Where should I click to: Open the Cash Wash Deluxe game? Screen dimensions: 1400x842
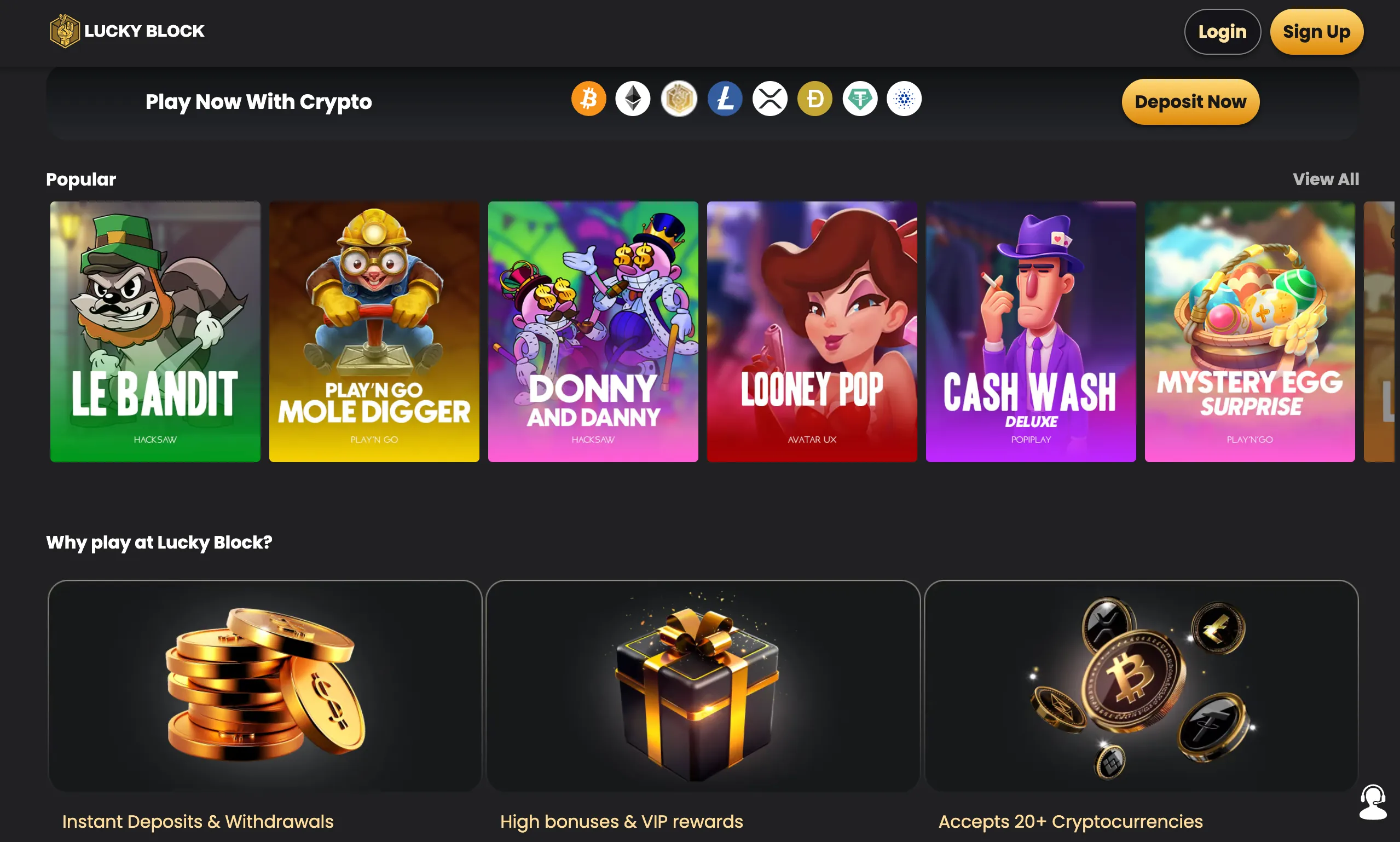point(1031,332)
